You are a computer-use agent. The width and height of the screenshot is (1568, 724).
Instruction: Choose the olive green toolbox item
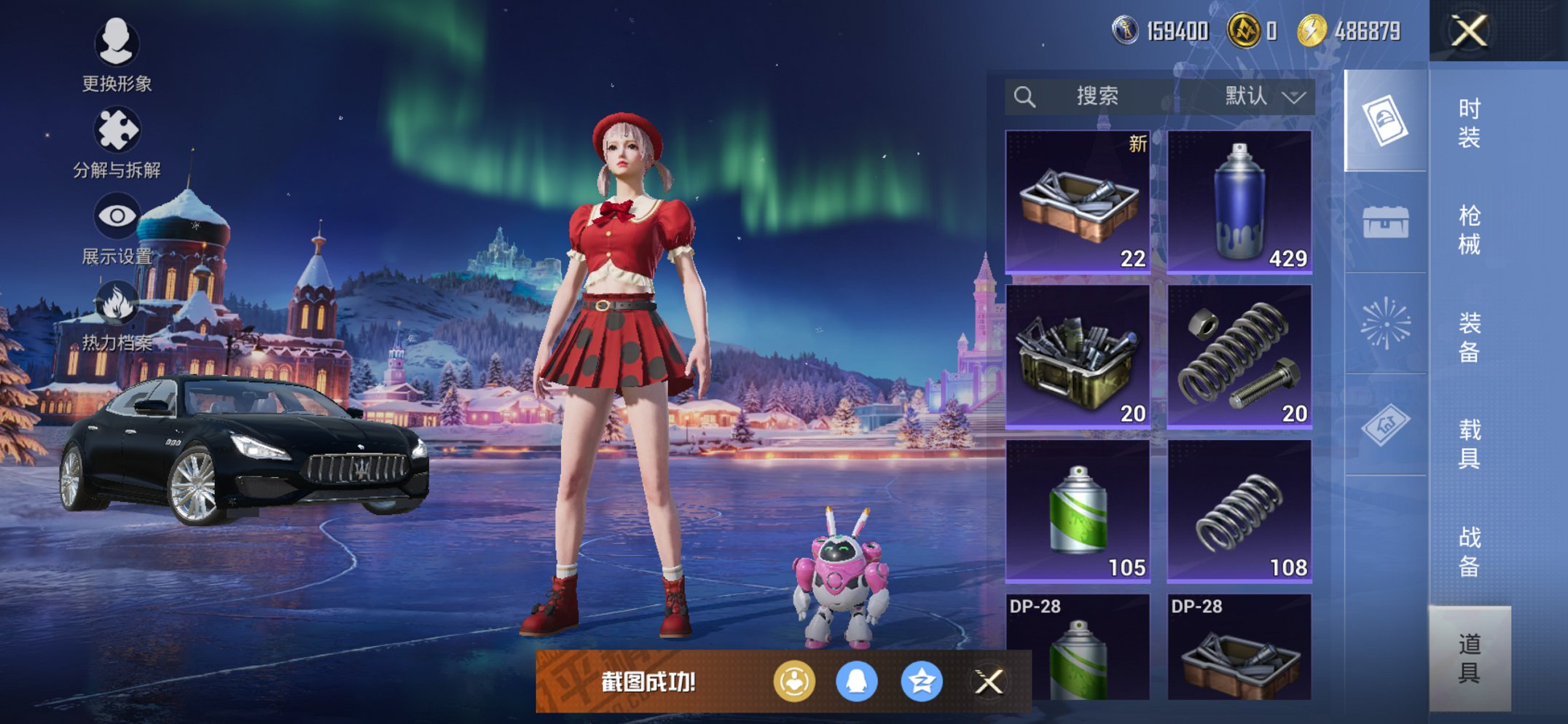click(x=1078, y=356)
